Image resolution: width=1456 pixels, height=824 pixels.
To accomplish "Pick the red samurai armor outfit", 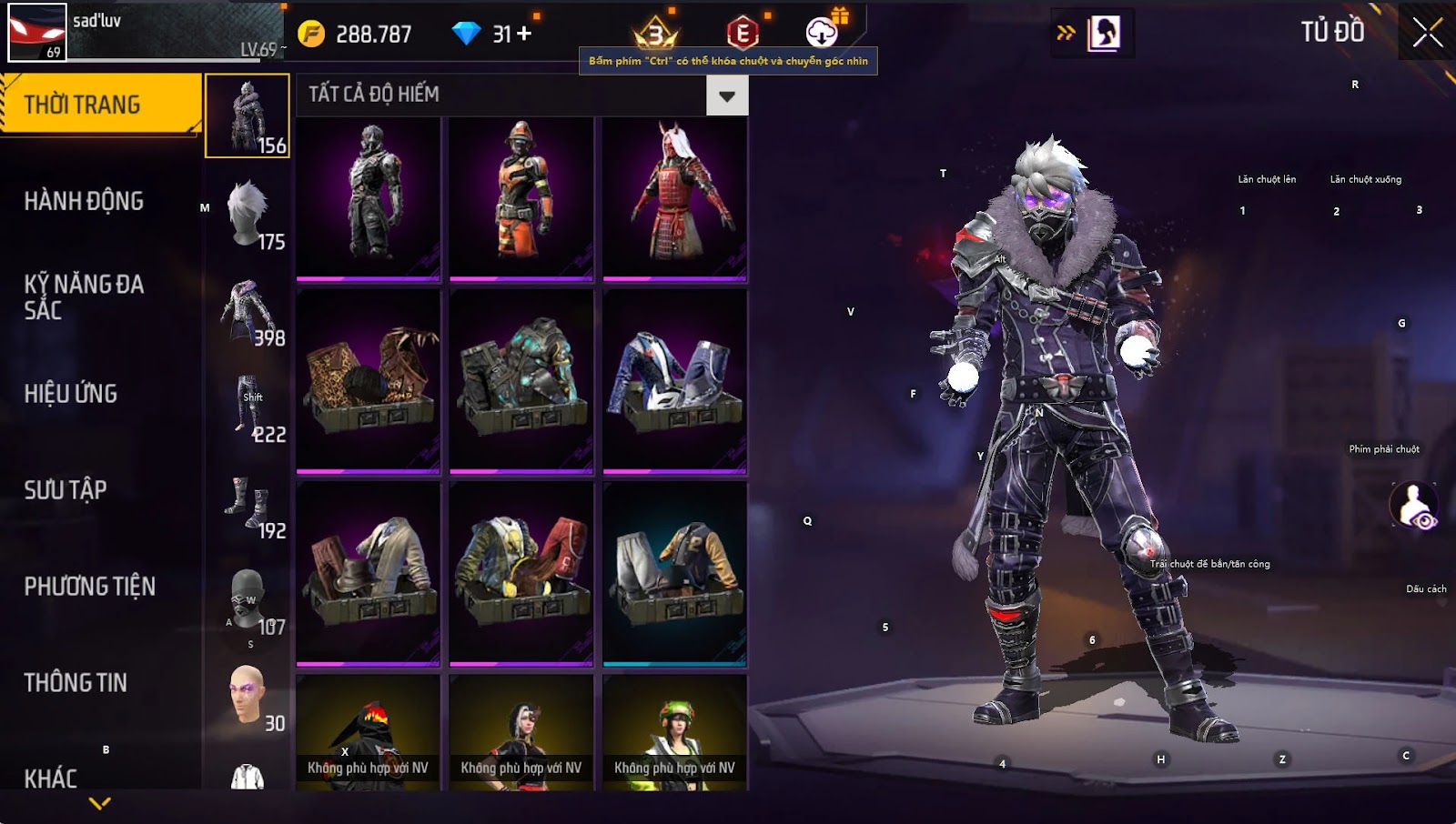I will [x=674, y=198].
